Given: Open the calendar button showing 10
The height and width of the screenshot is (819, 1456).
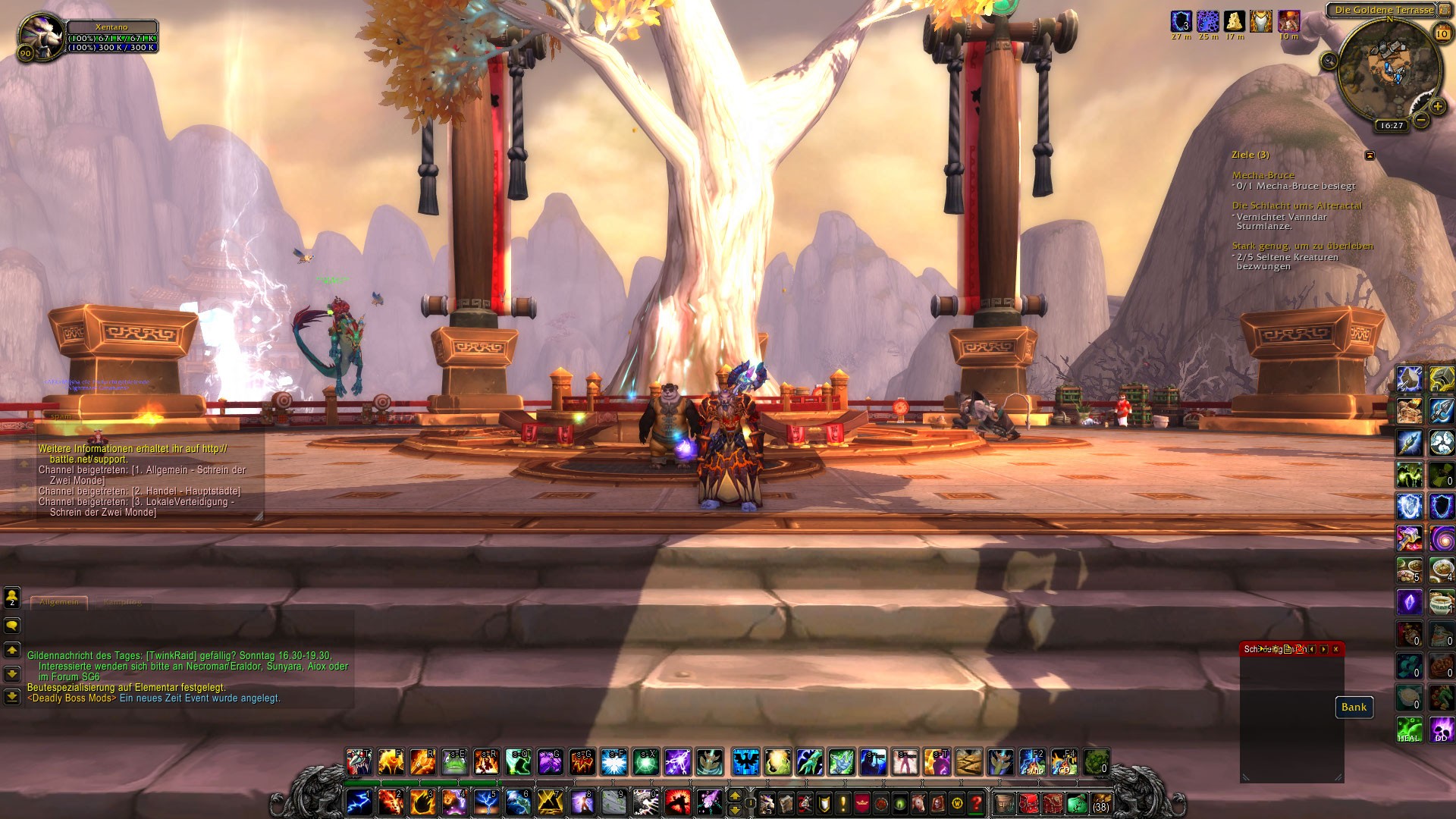Looking at the screenshot, I should [x=1442, y=33].
